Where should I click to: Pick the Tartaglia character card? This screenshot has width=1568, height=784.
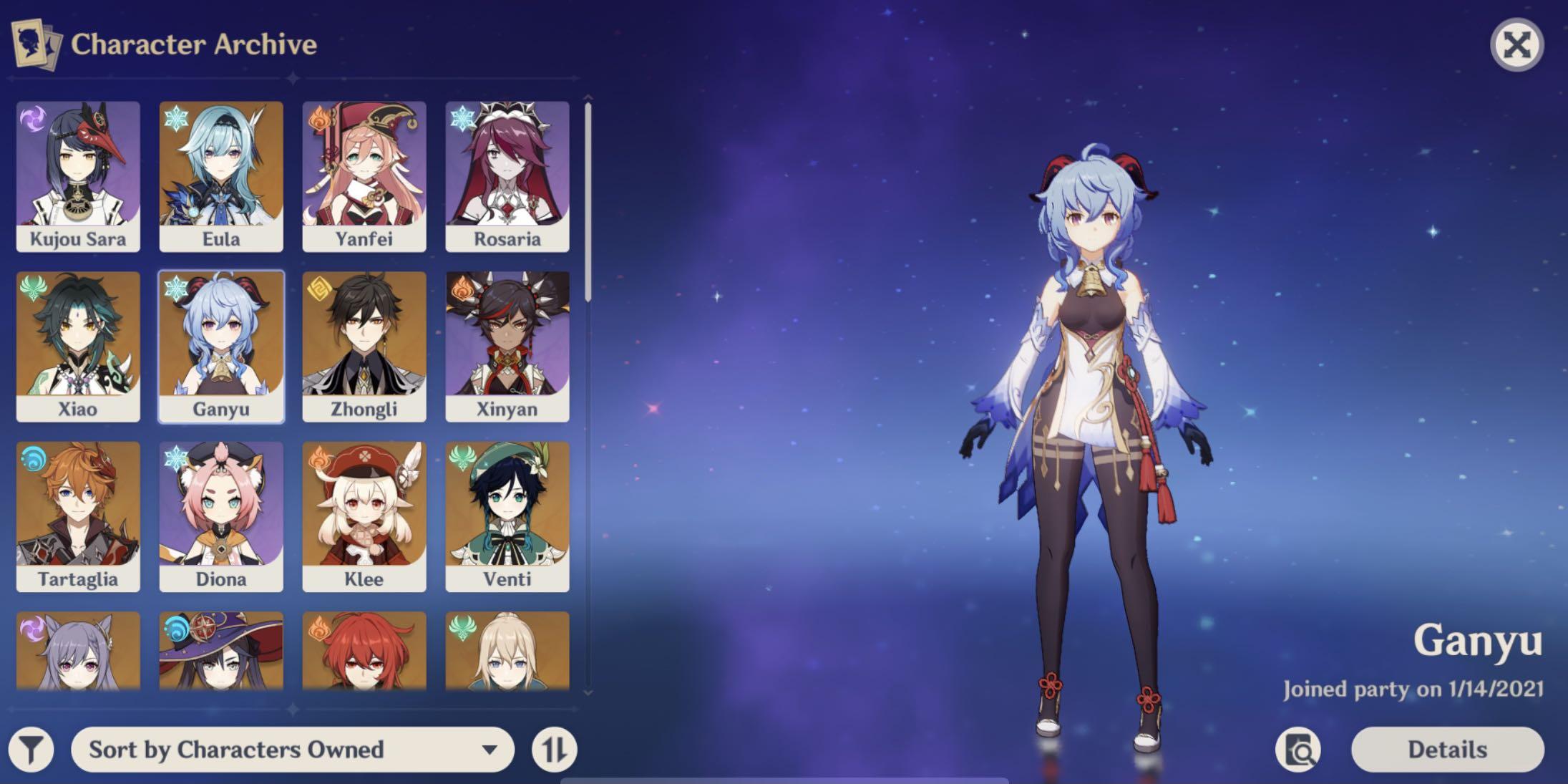78,516
